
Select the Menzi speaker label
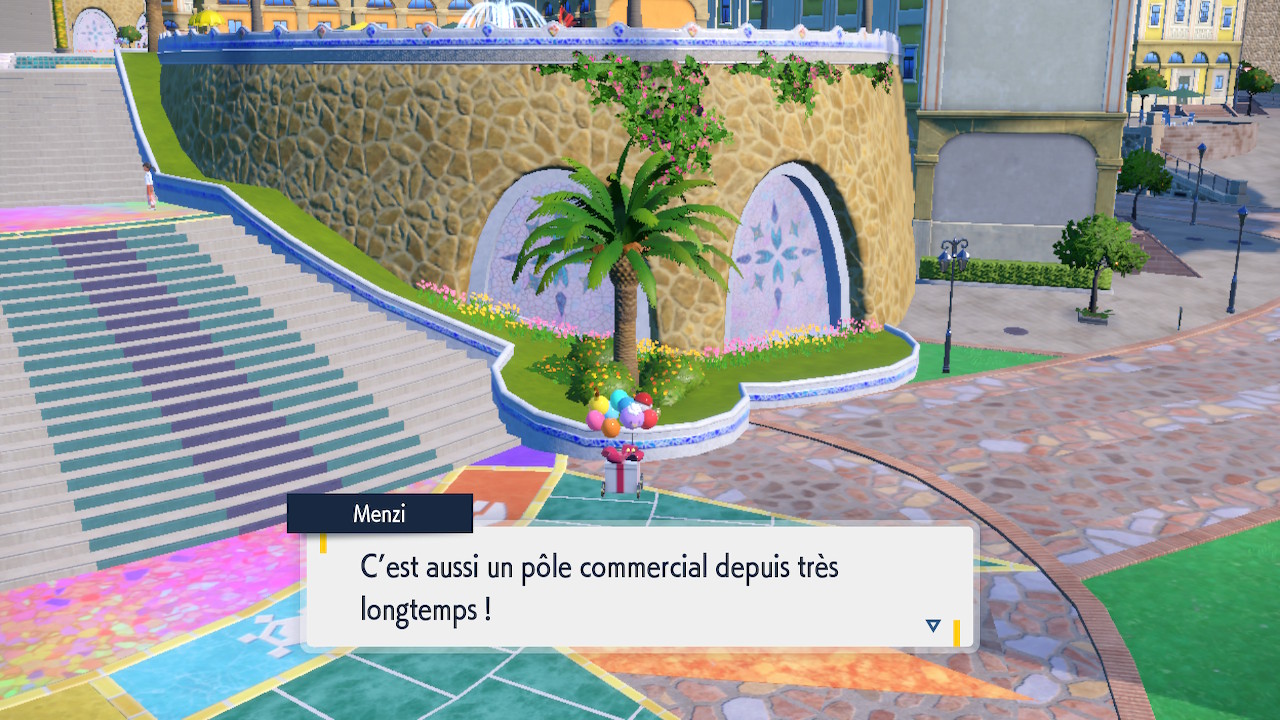point(380,513)
